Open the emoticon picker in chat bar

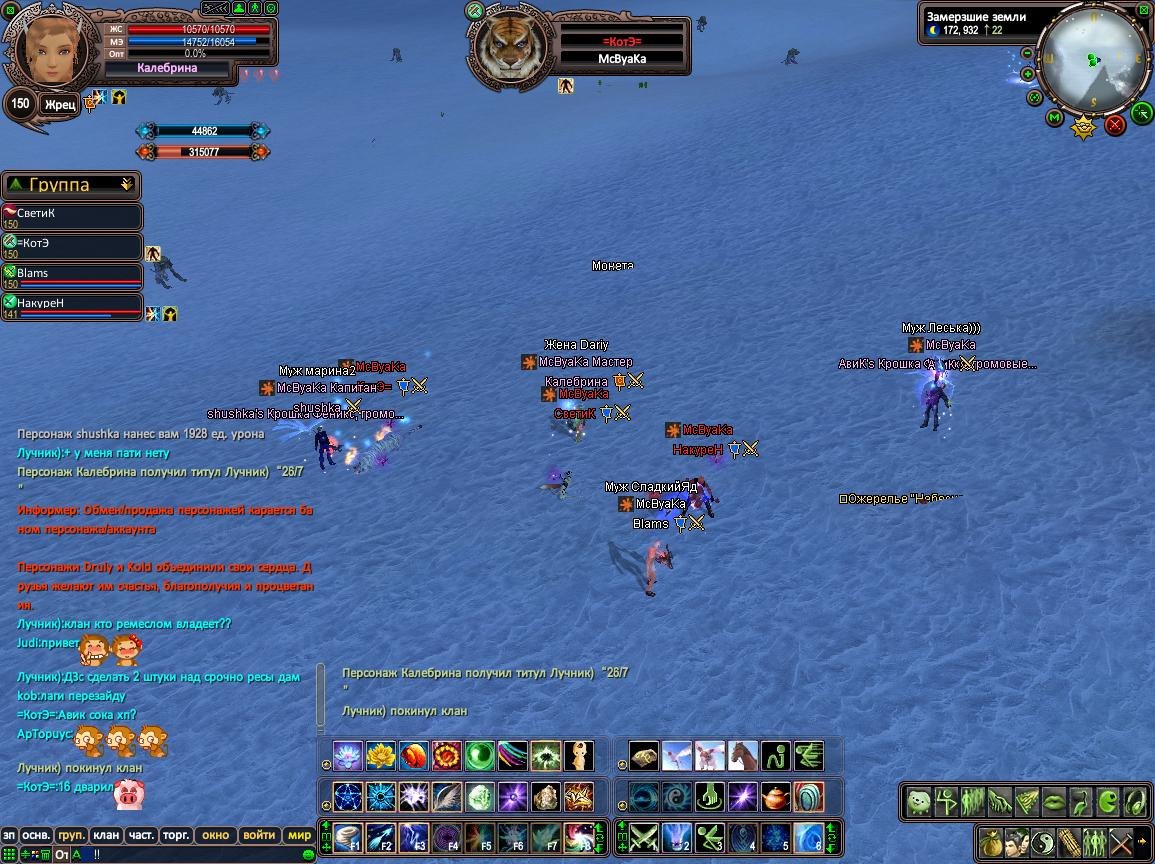pyautogui.click(x=308, y=854)
